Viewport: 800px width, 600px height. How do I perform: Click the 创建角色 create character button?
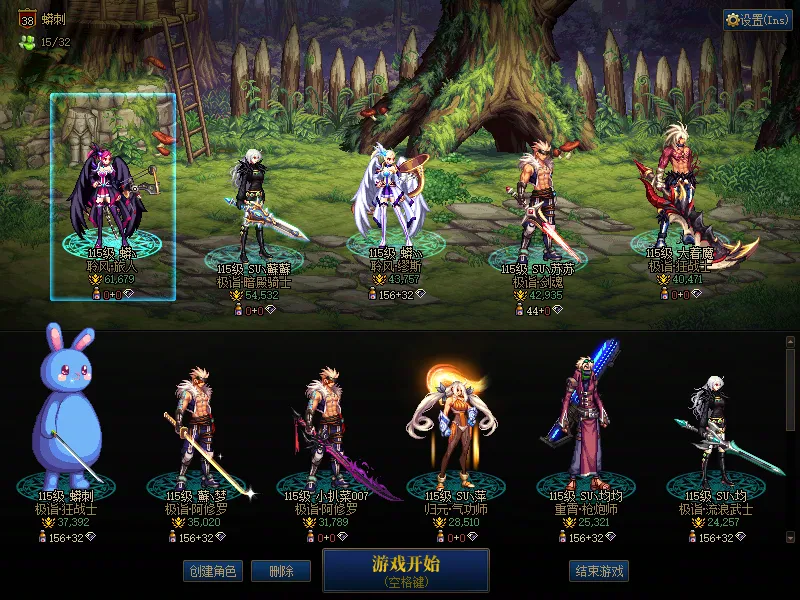(212, 571)
